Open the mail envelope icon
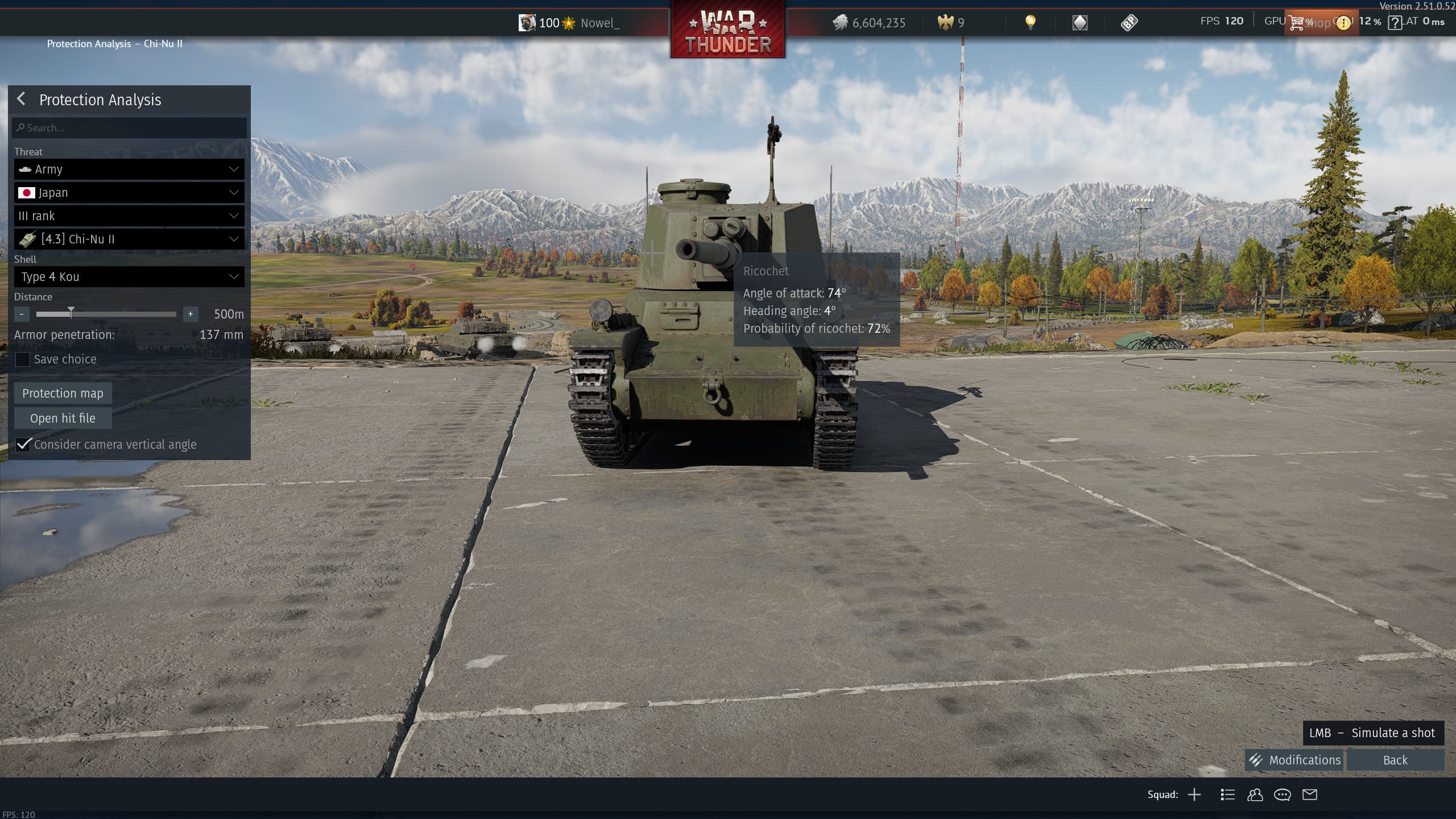This screenshot has height=819, width=1456. 1310,795
